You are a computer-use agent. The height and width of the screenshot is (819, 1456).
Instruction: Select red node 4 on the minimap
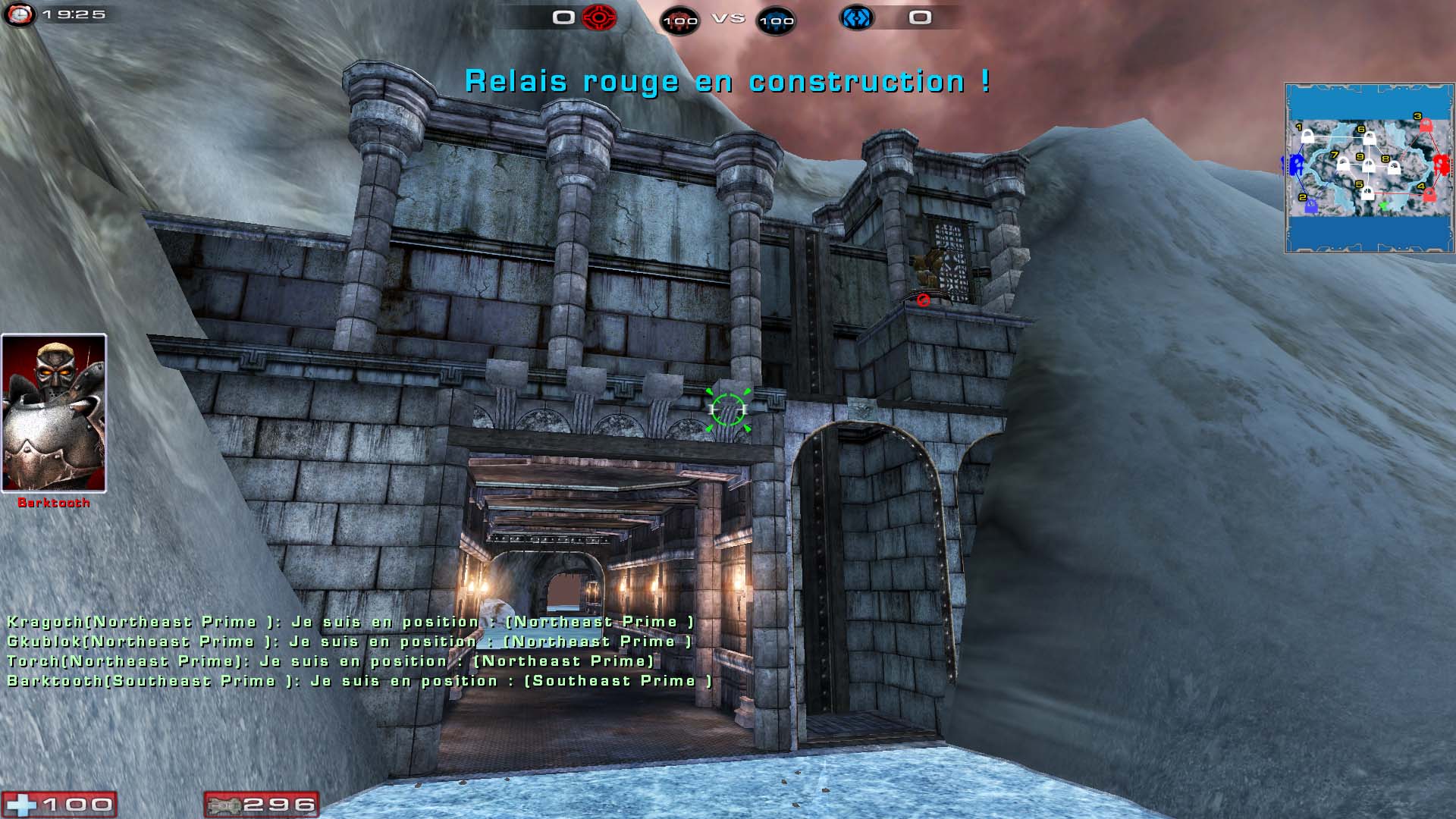click(1429, 196)
